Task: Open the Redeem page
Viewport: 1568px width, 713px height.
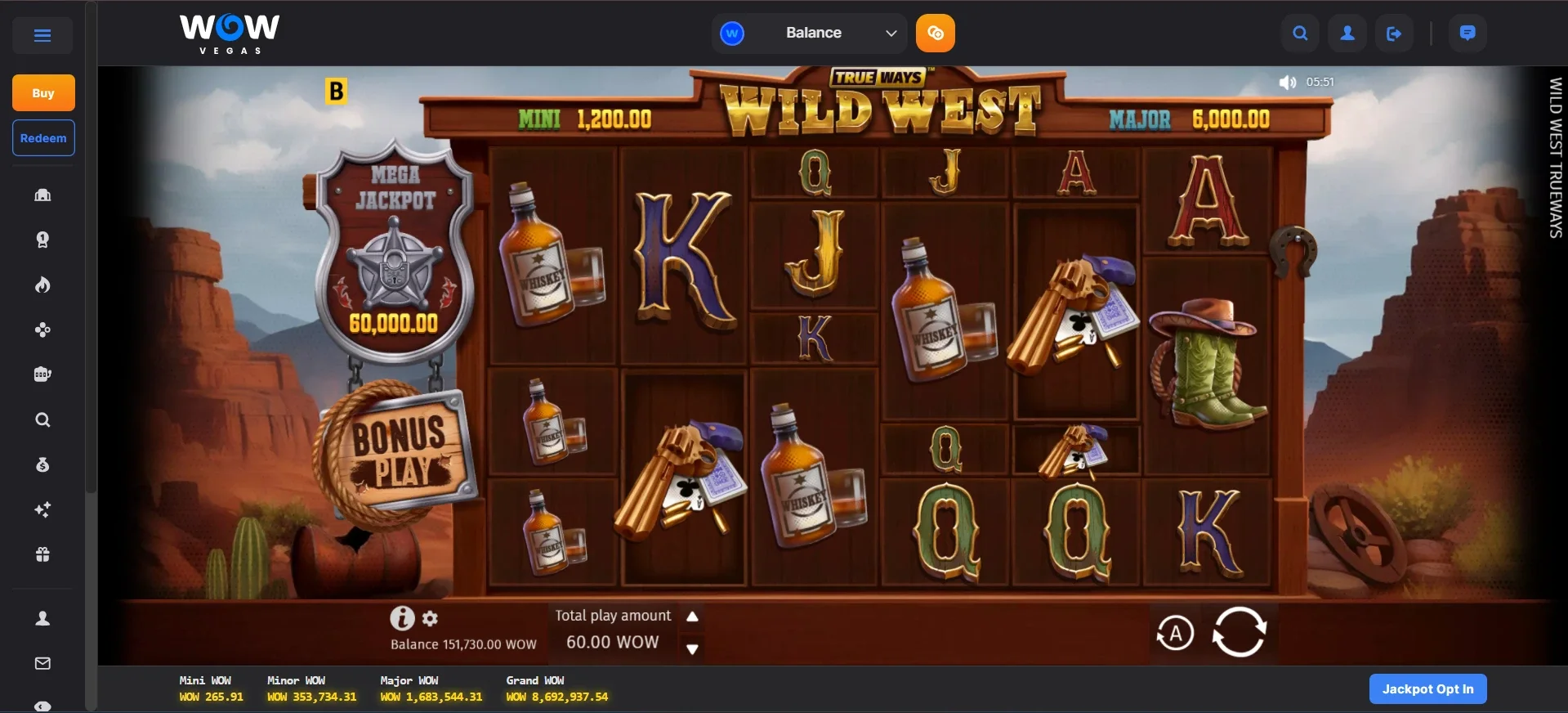Action: click(43, 138)
